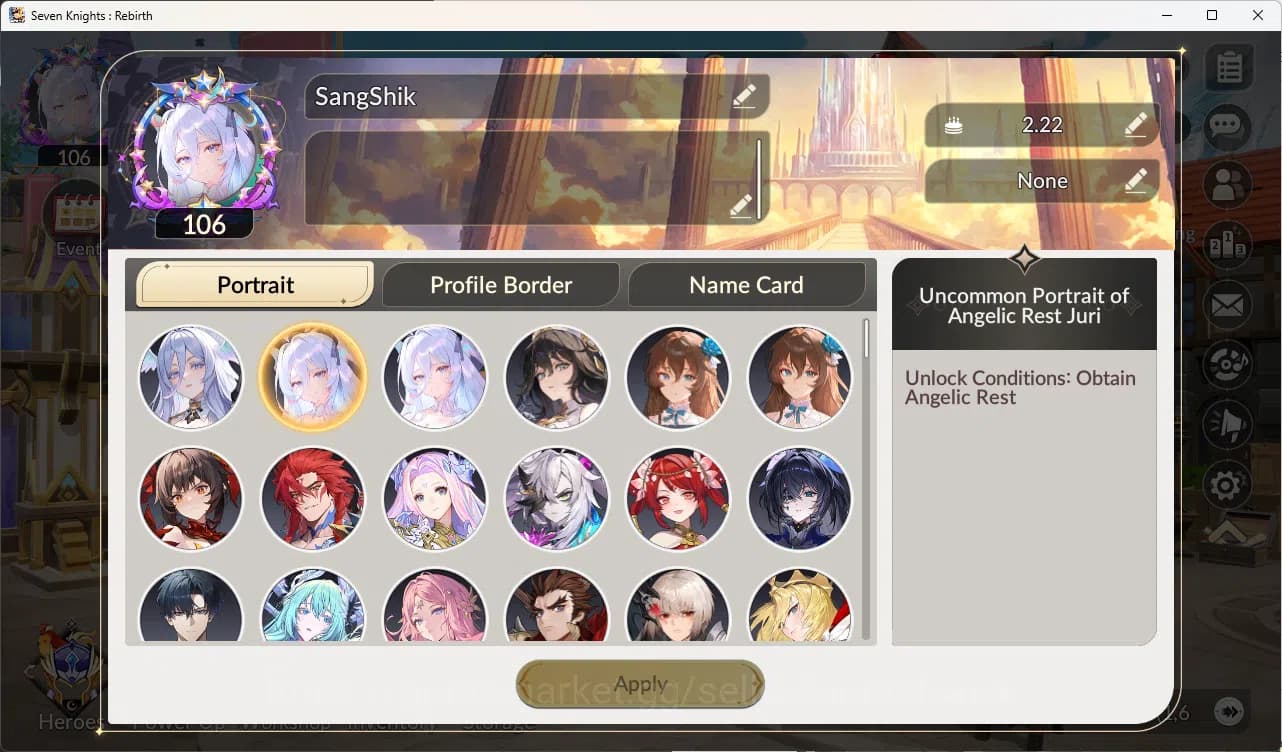
Task: Edit the birthday field showing 2.22
Action: tap(1135, 125)
